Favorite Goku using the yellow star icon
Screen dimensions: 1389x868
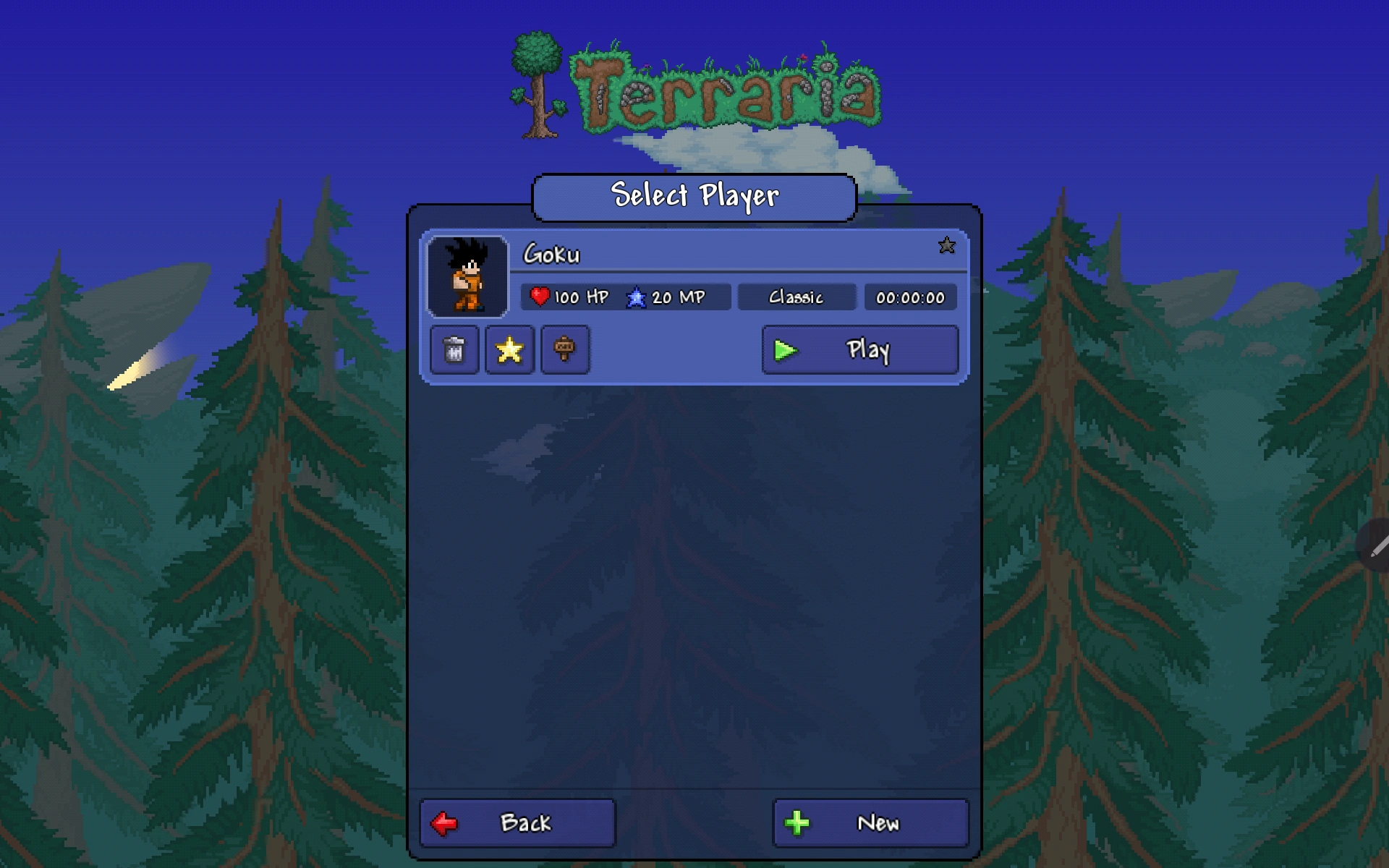pos(509,350)
